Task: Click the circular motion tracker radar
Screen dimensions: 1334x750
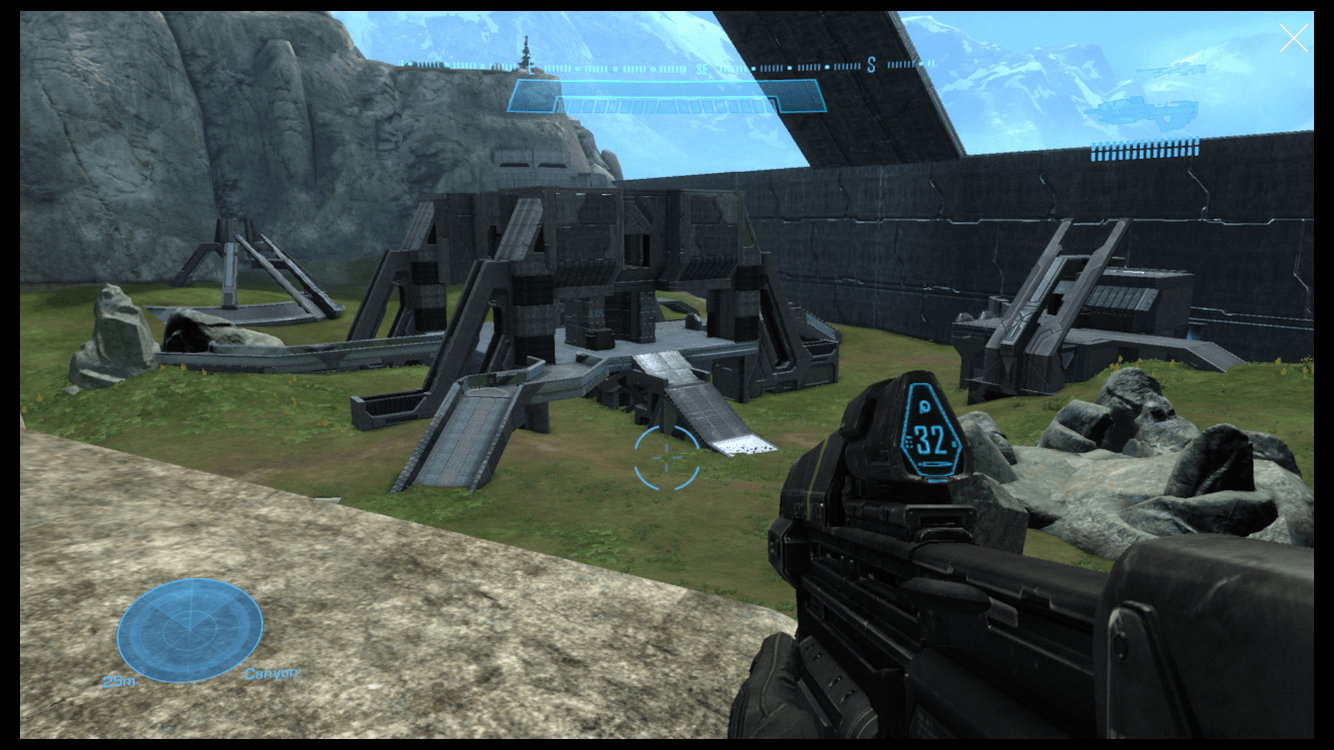Action: pyautogui.click(x=190, y=630)
